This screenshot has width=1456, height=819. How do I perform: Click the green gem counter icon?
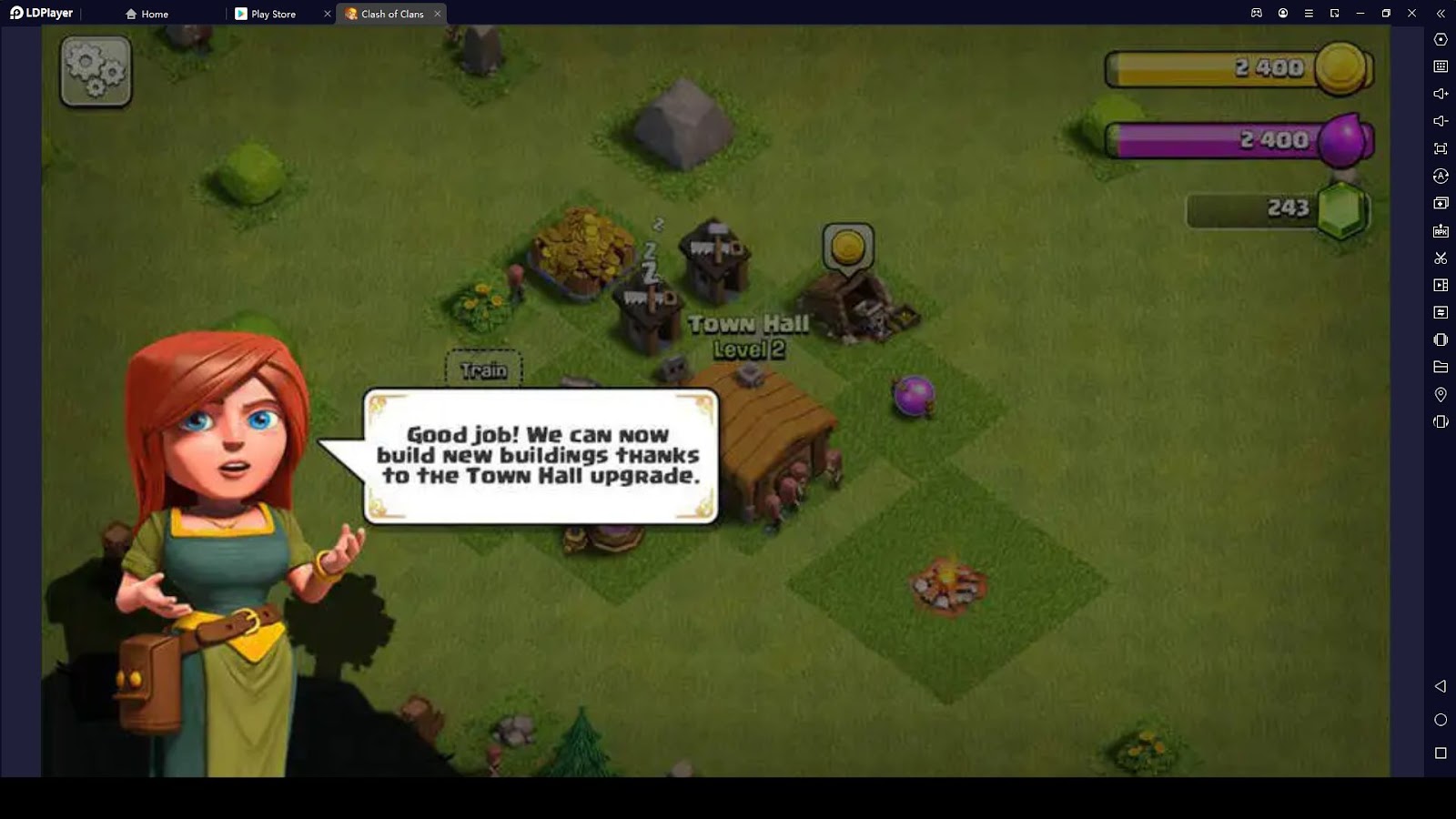coord(1343,209)
